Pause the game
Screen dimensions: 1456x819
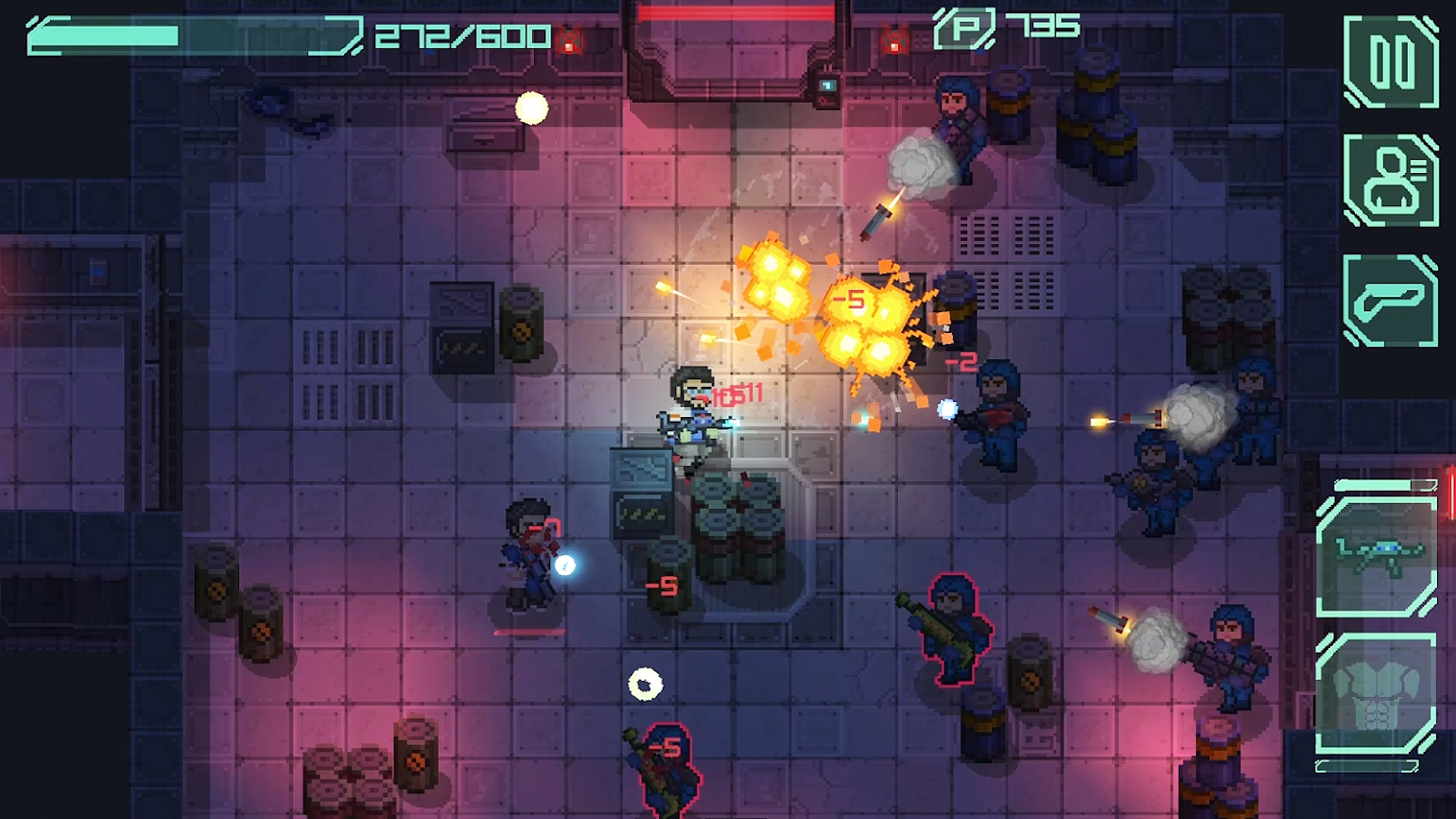[1391, 61]
